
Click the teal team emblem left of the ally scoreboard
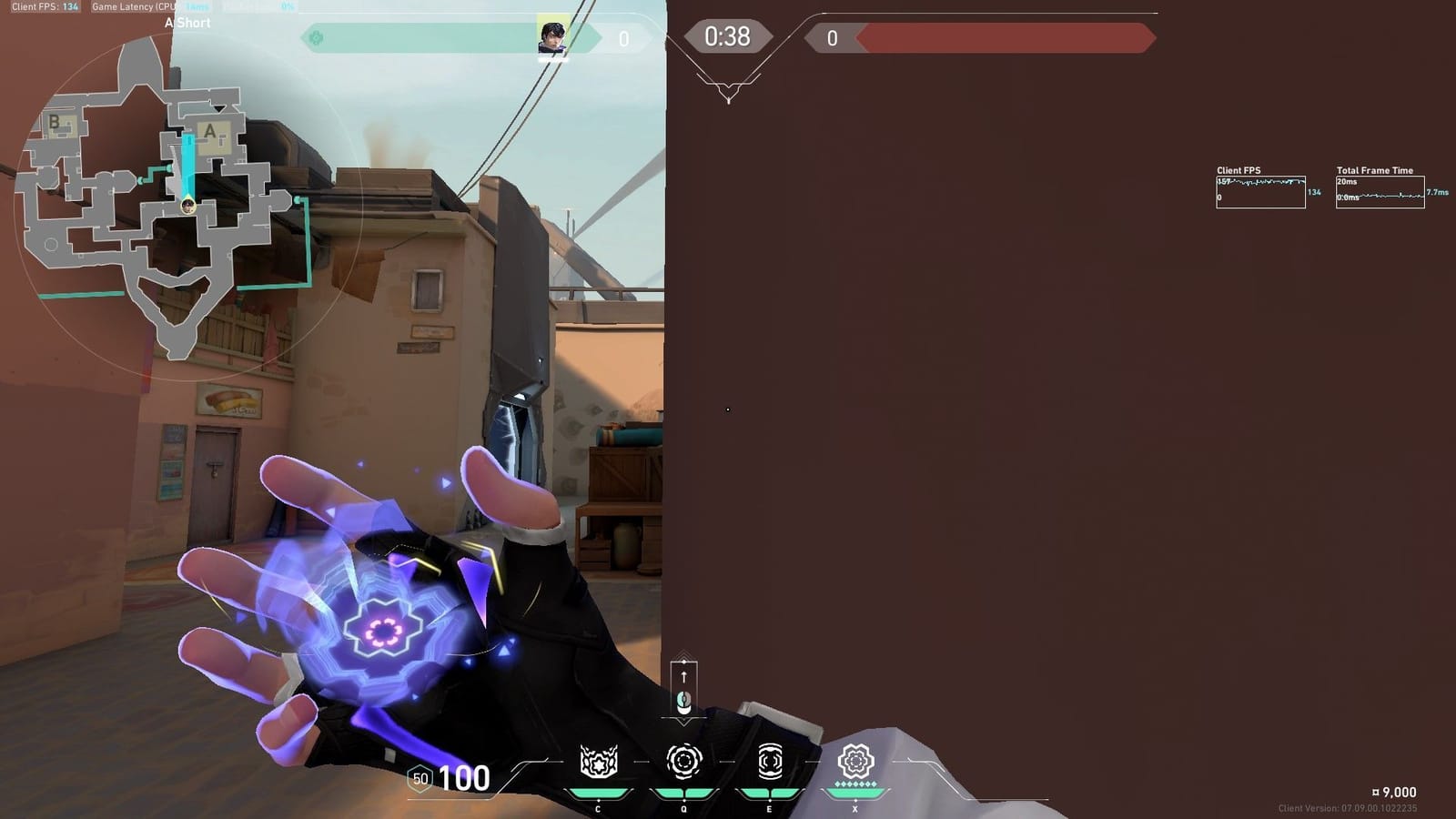coord(314,36)
